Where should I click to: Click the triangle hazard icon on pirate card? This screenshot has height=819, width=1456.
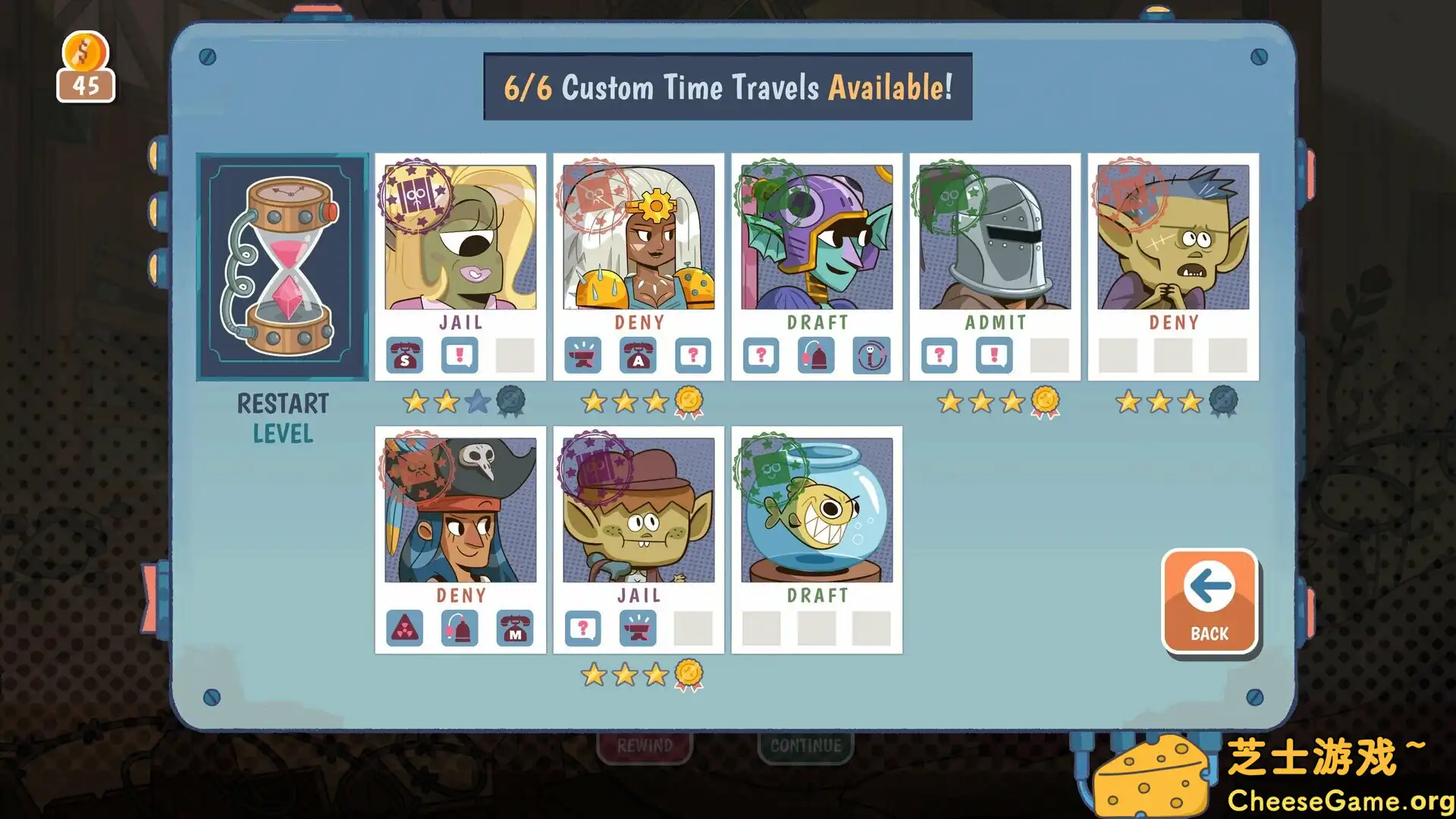tap(405, 628)
